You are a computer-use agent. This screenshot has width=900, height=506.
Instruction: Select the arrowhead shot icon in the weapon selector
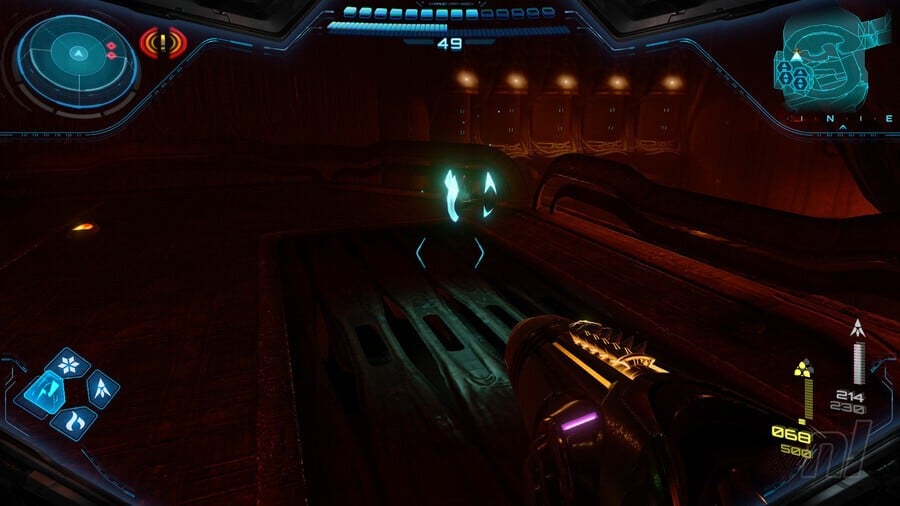(x=101, y=389)
